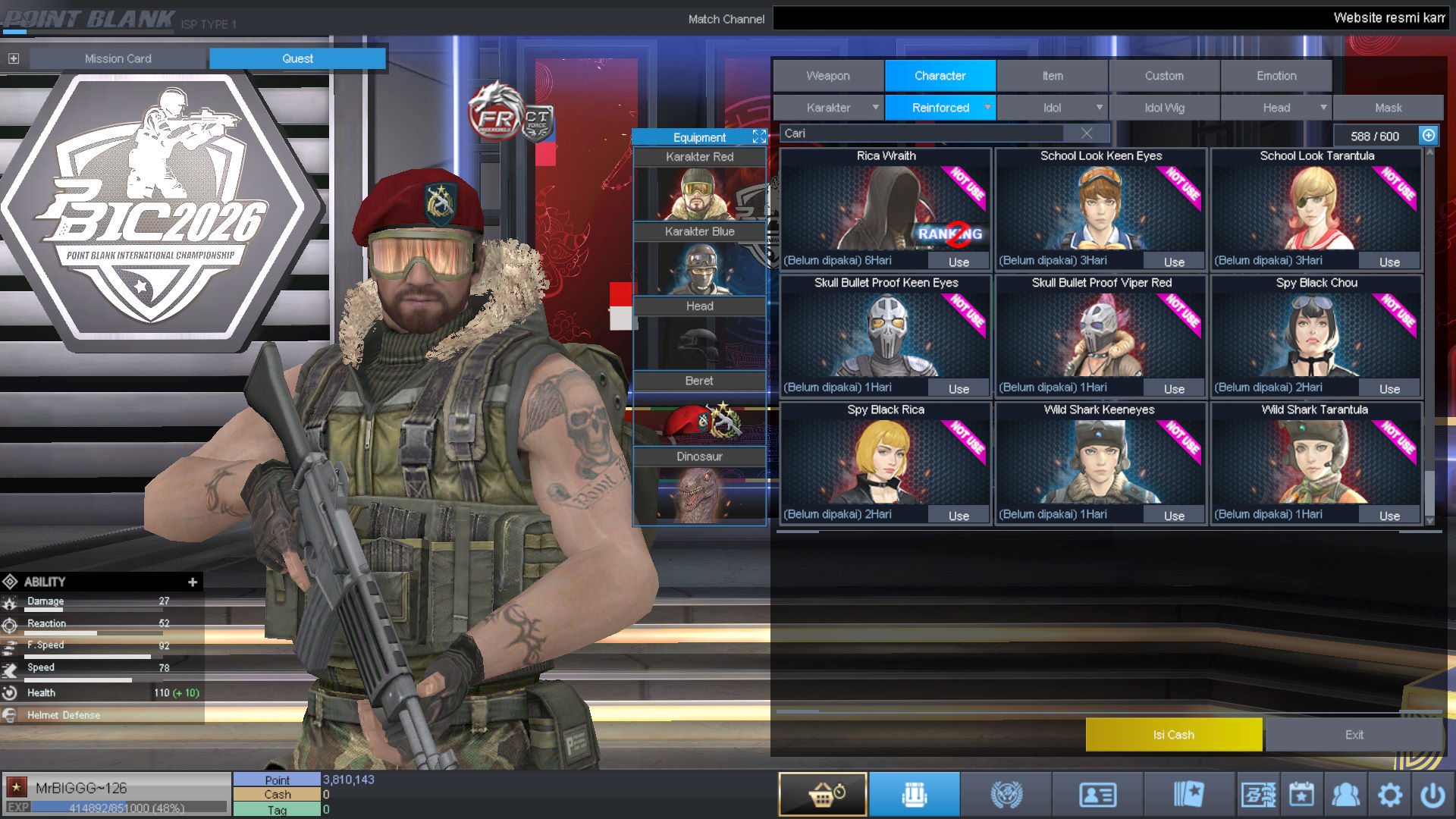Open the Item tab
This screenshot has height=819, width=1456.
(x=1052, y=76)
